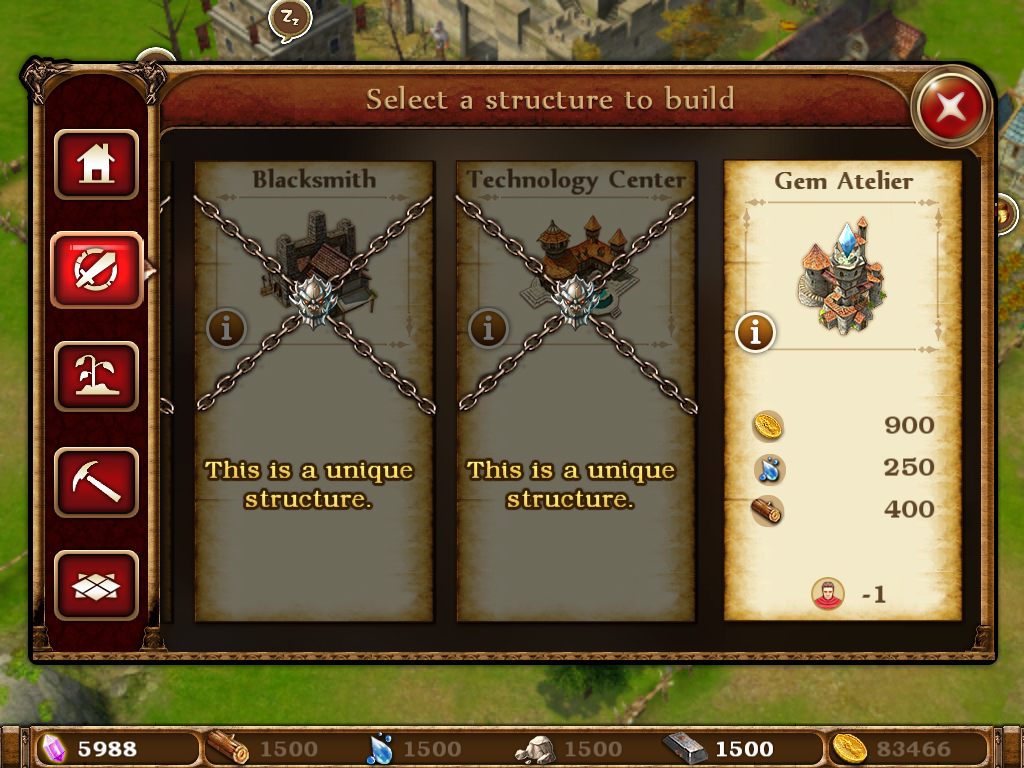1024x768 pixels.
Task: Show info for the Gem Atelier
Action: point(755,333)
